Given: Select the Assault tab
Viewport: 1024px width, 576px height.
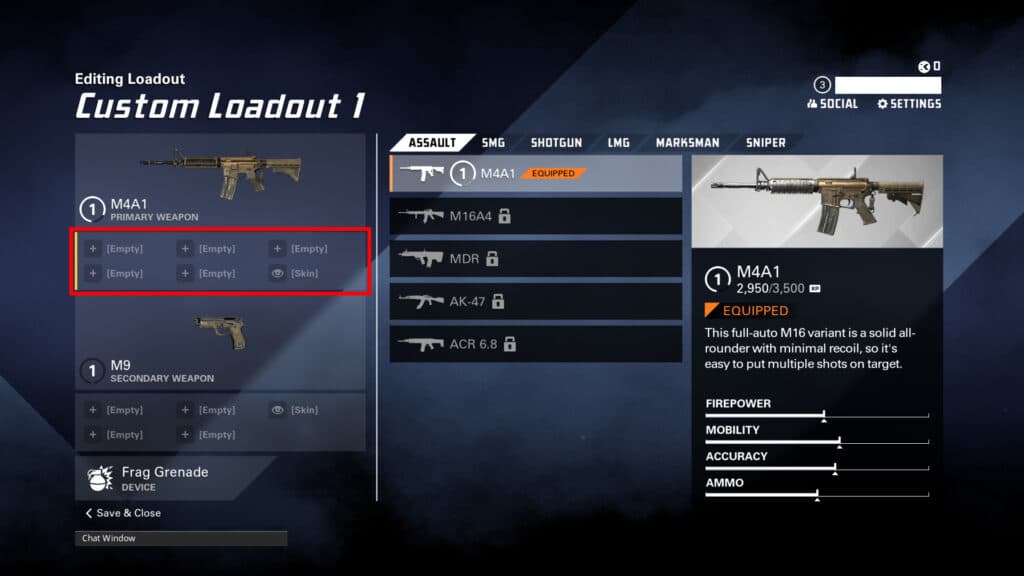Looking at the screenshot, I should [x=432, y=143].
